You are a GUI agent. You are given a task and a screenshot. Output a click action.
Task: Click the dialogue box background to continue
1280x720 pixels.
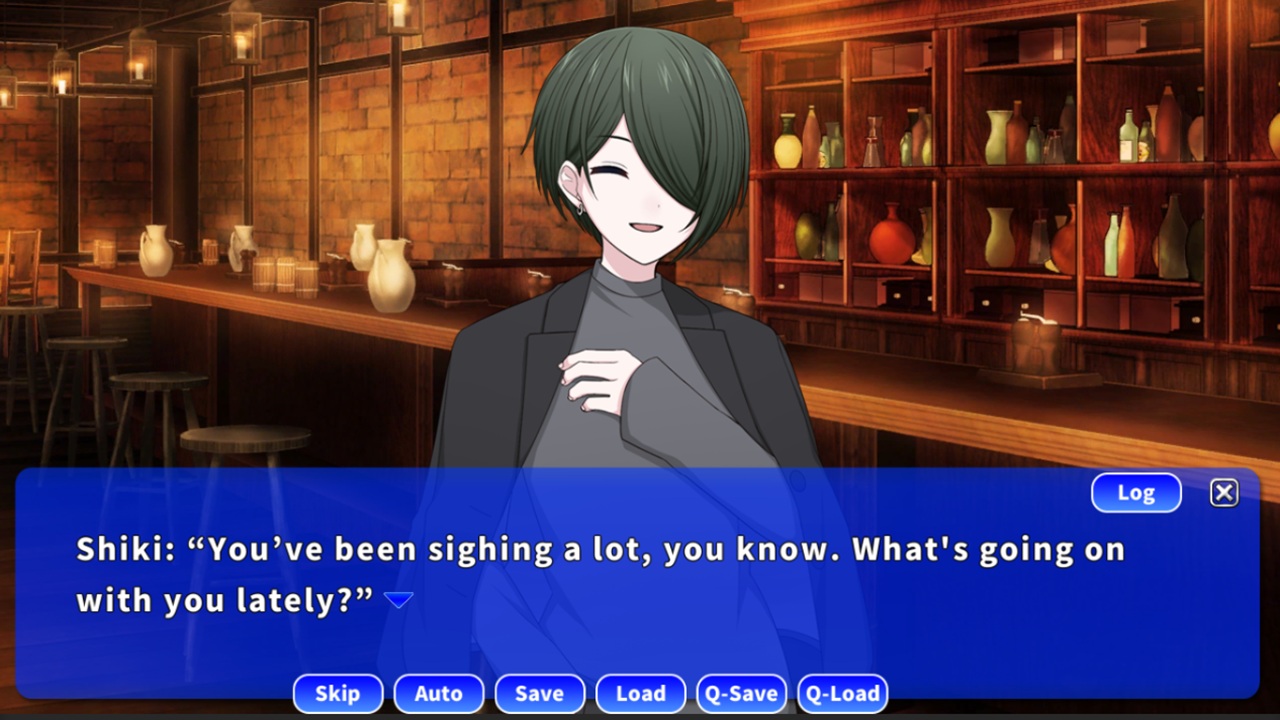pyautogui.click(x=640, y=575)
